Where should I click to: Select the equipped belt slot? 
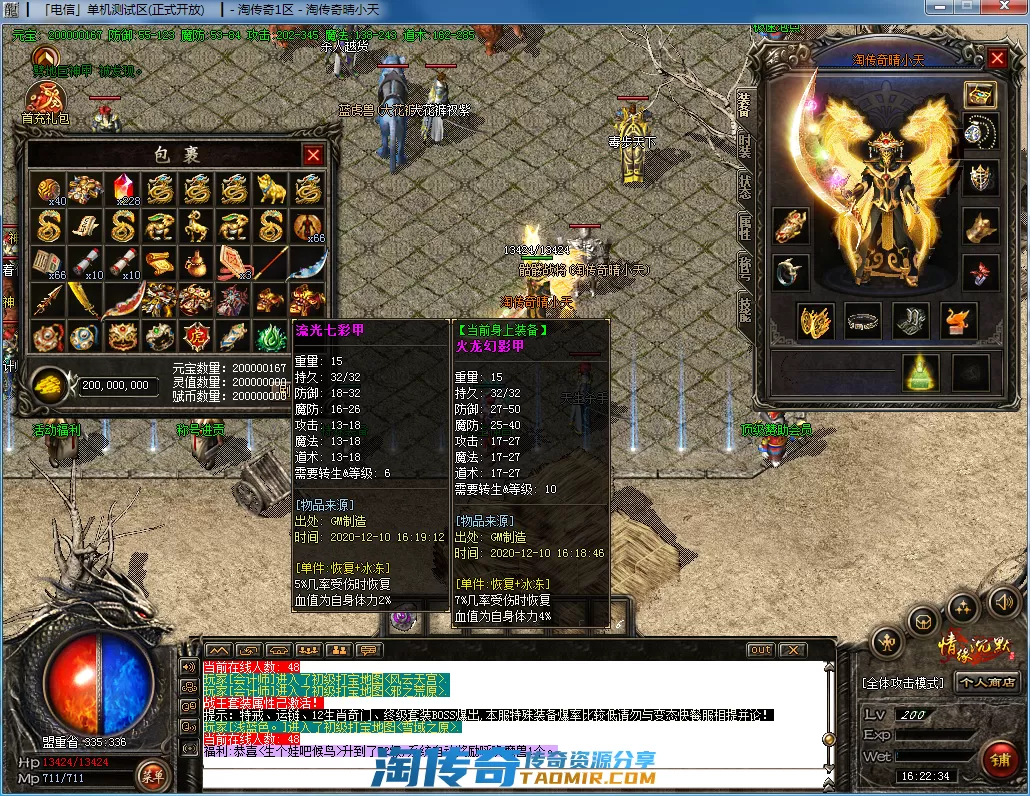point(863,321)
